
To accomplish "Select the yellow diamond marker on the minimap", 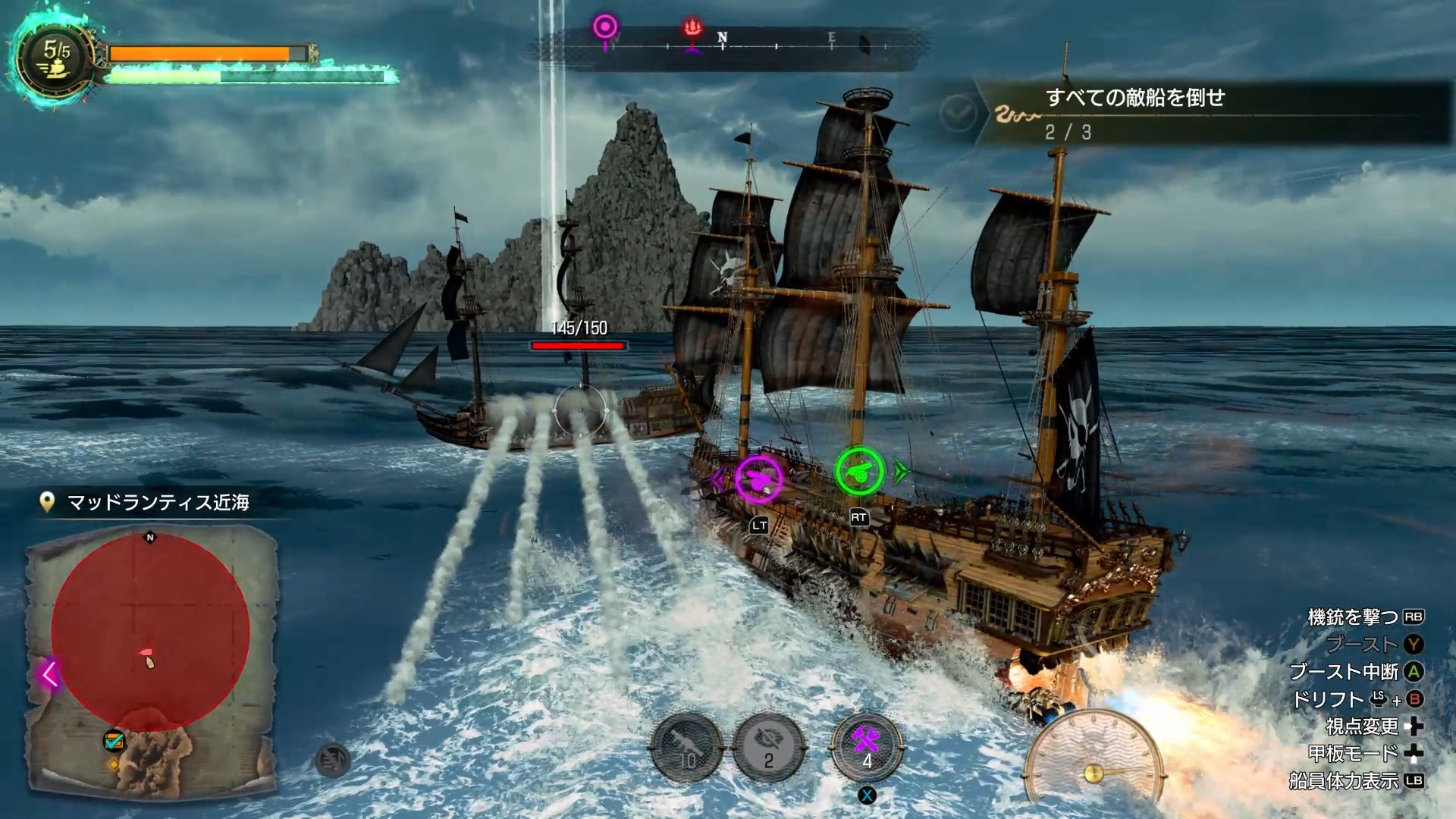I will click(114, 764).
